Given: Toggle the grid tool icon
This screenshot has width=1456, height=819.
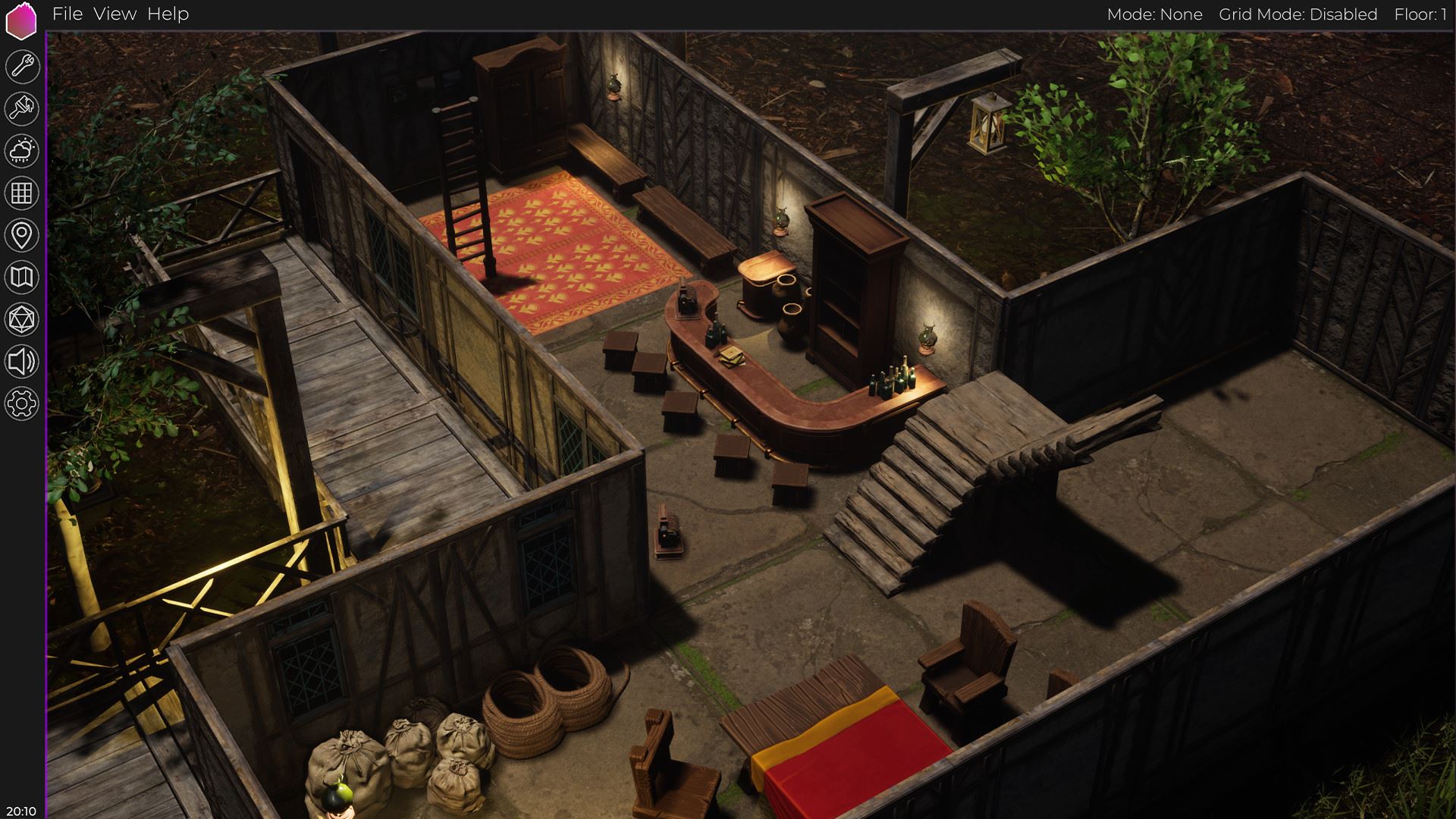Looking at the screenshot, I should [22, 193].
